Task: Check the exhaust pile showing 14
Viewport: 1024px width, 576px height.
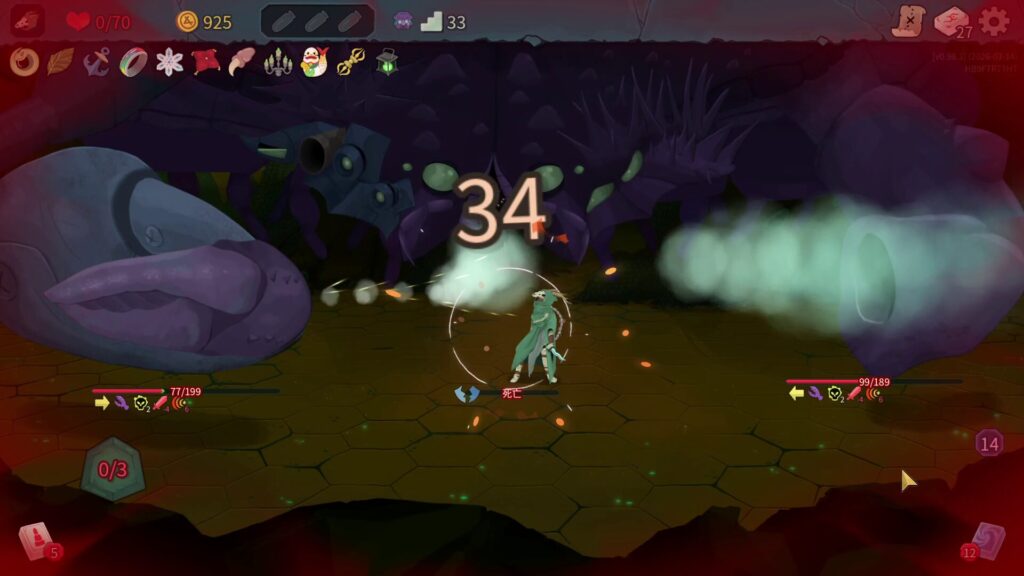Action: click(x=989, y=443)
